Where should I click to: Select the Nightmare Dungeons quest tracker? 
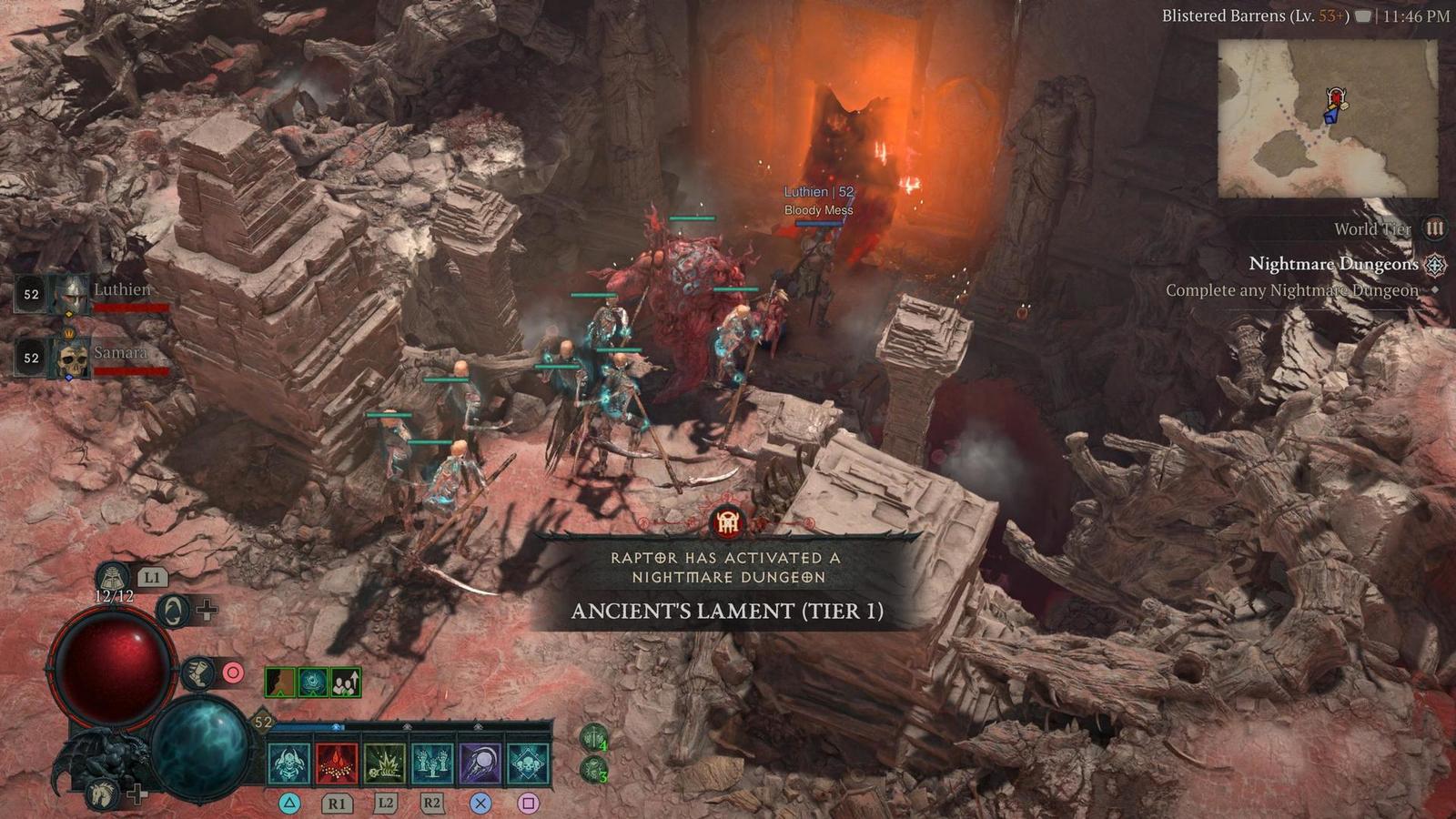1333,264
